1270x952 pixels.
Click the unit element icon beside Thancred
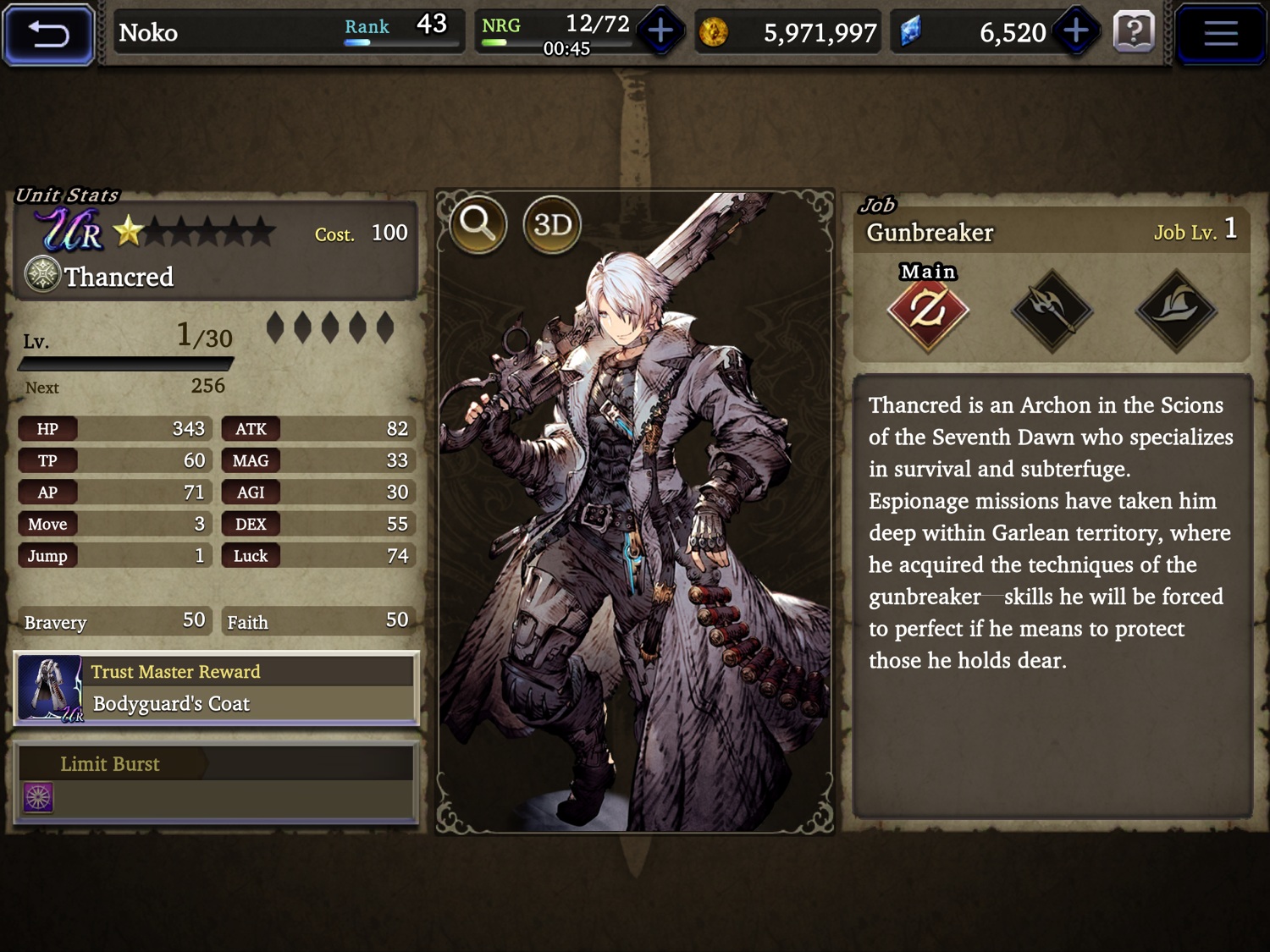coord(41,274)
